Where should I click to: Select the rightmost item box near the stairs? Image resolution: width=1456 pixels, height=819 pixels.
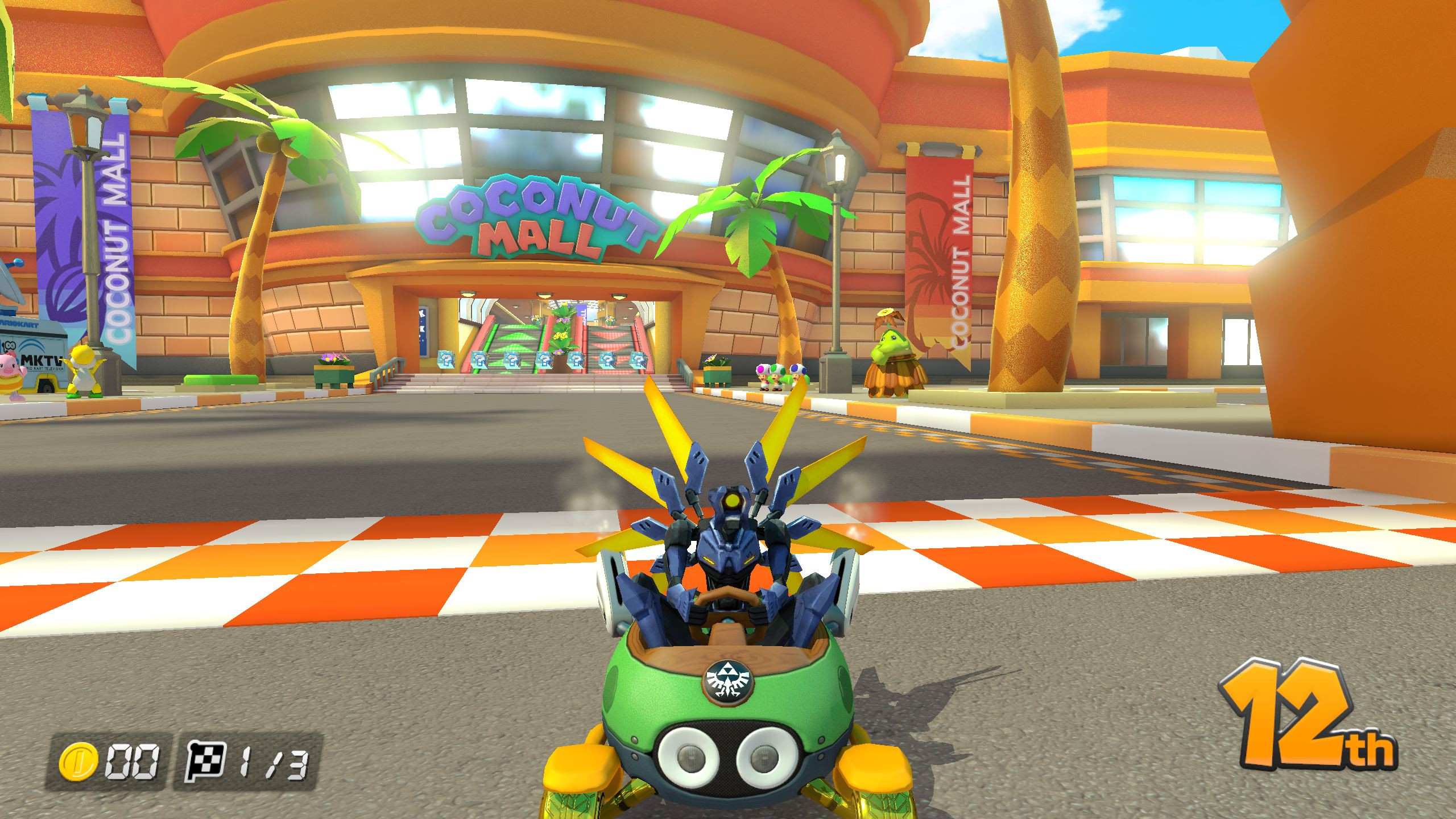[x=639, y=359]
